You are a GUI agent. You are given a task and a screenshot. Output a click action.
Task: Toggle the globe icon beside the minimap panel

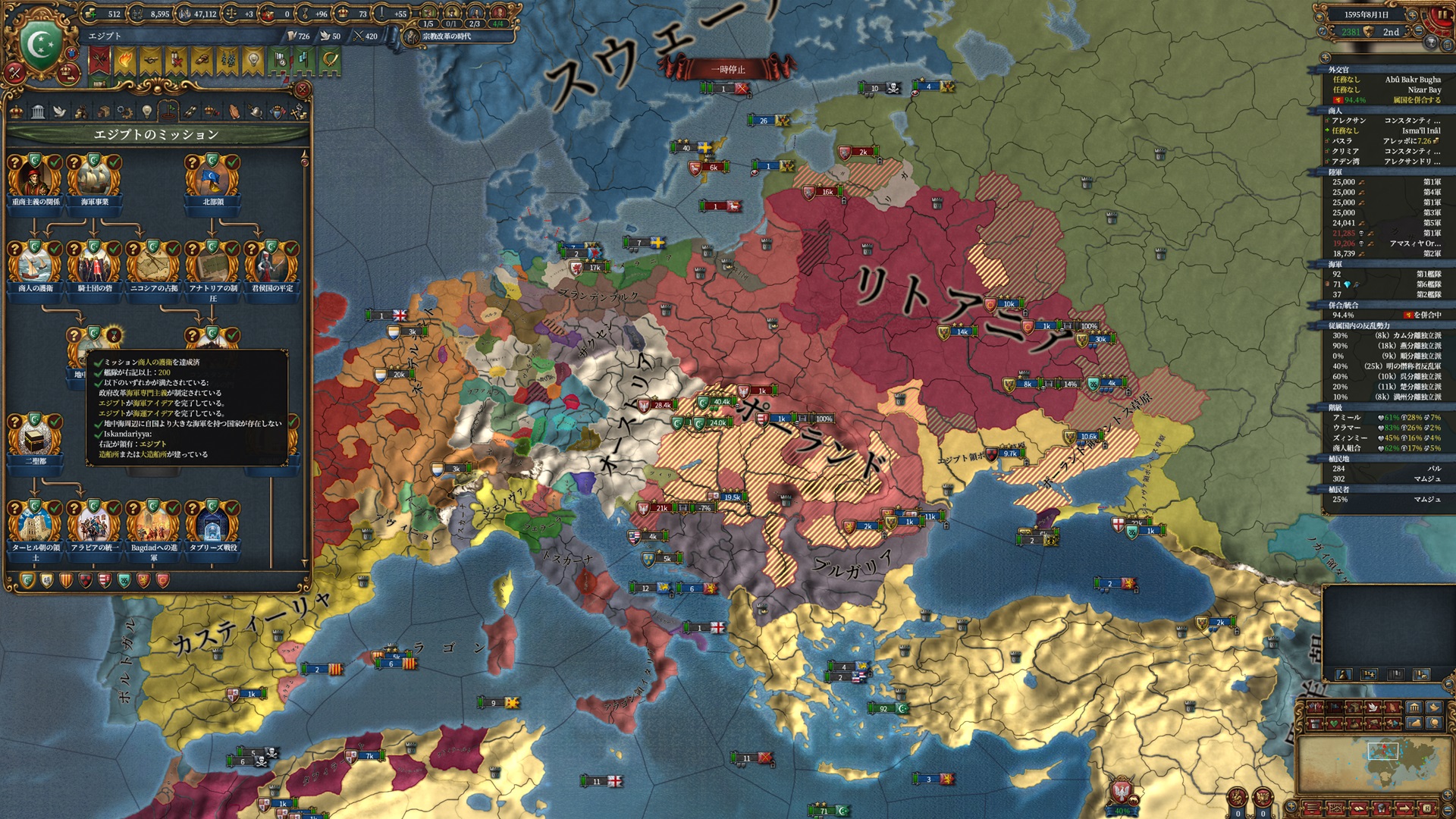(x=1436, y=724)
